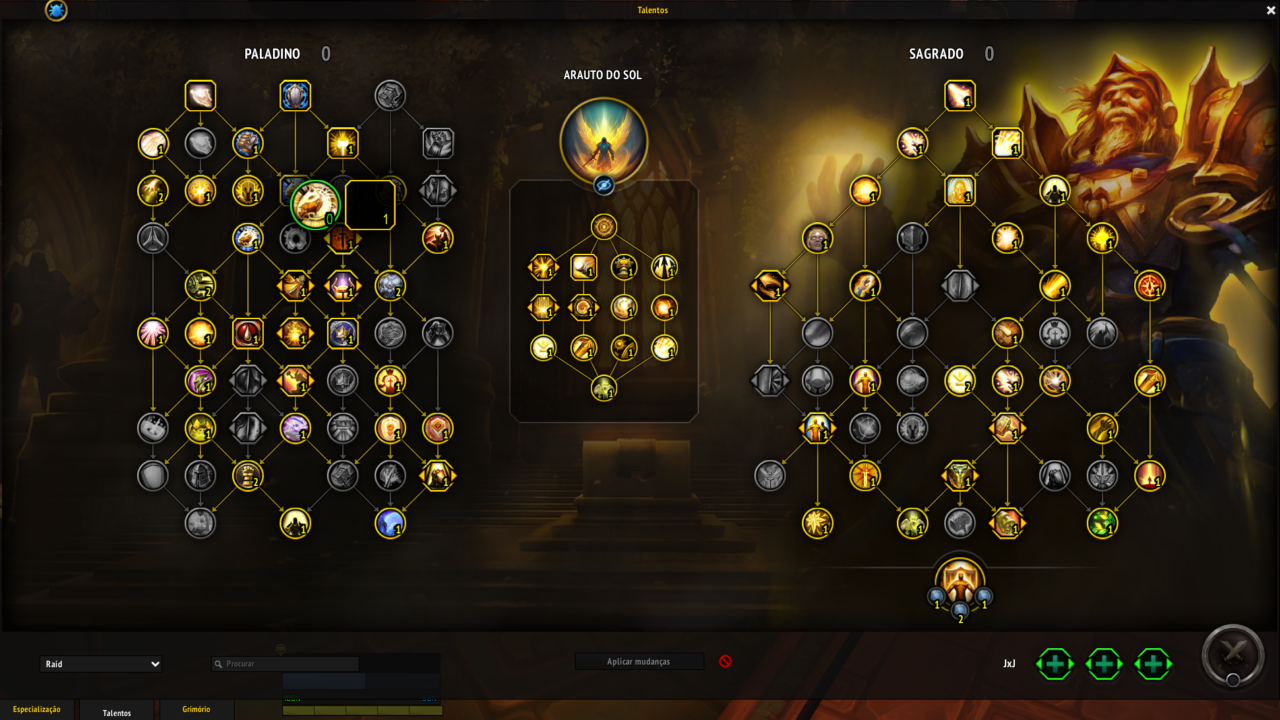This screenshot has height=720, width=1280.
Task: Click the black square talent node
Action: pyautogui.click(x=370, y=205)
